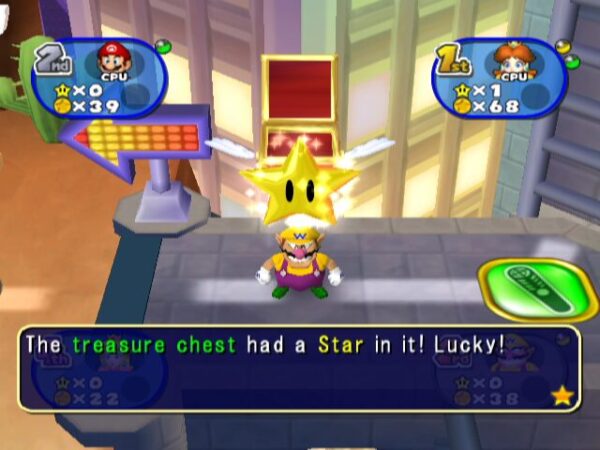This screenshot has width=600, height=450.
Task: Click Daisy's portrait icon
Action: click(514, 62)
